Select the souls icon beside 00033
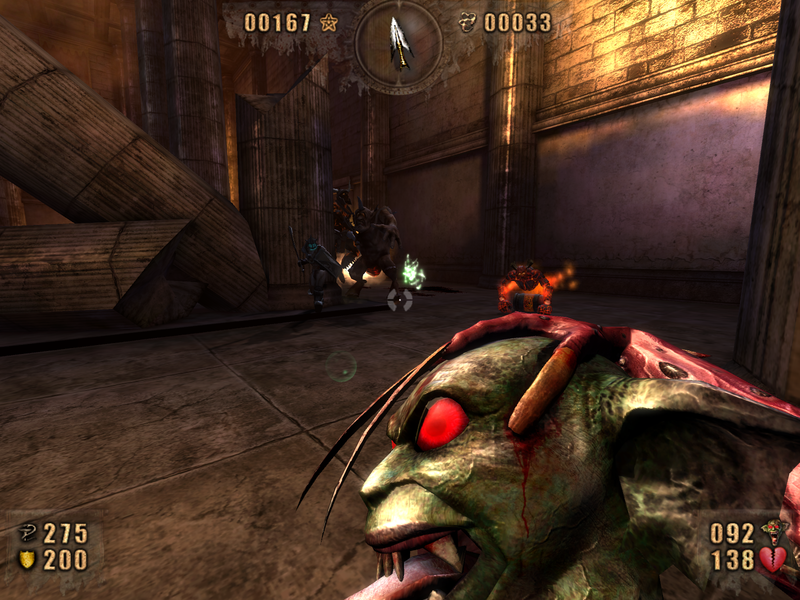800x600 pixels. click(x=467, y=22)
